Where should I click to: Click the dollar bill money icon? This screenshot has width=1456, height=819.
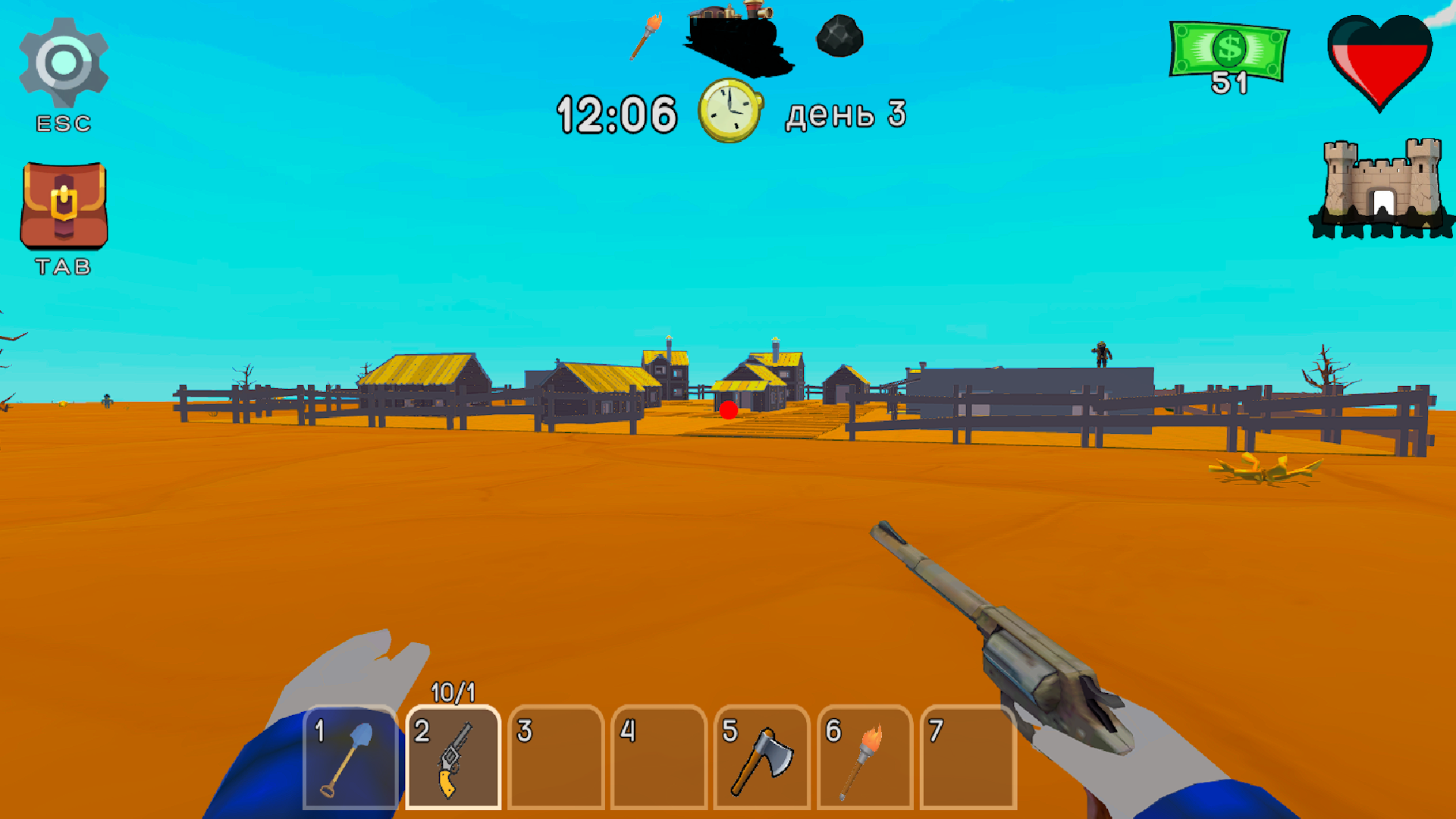click(1228, 49)
